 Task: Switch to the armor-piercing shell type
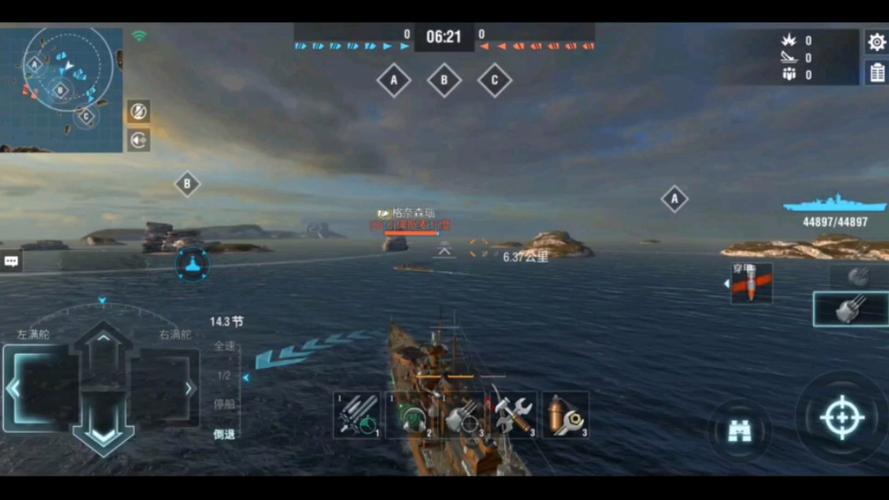(x=751, y=284)
